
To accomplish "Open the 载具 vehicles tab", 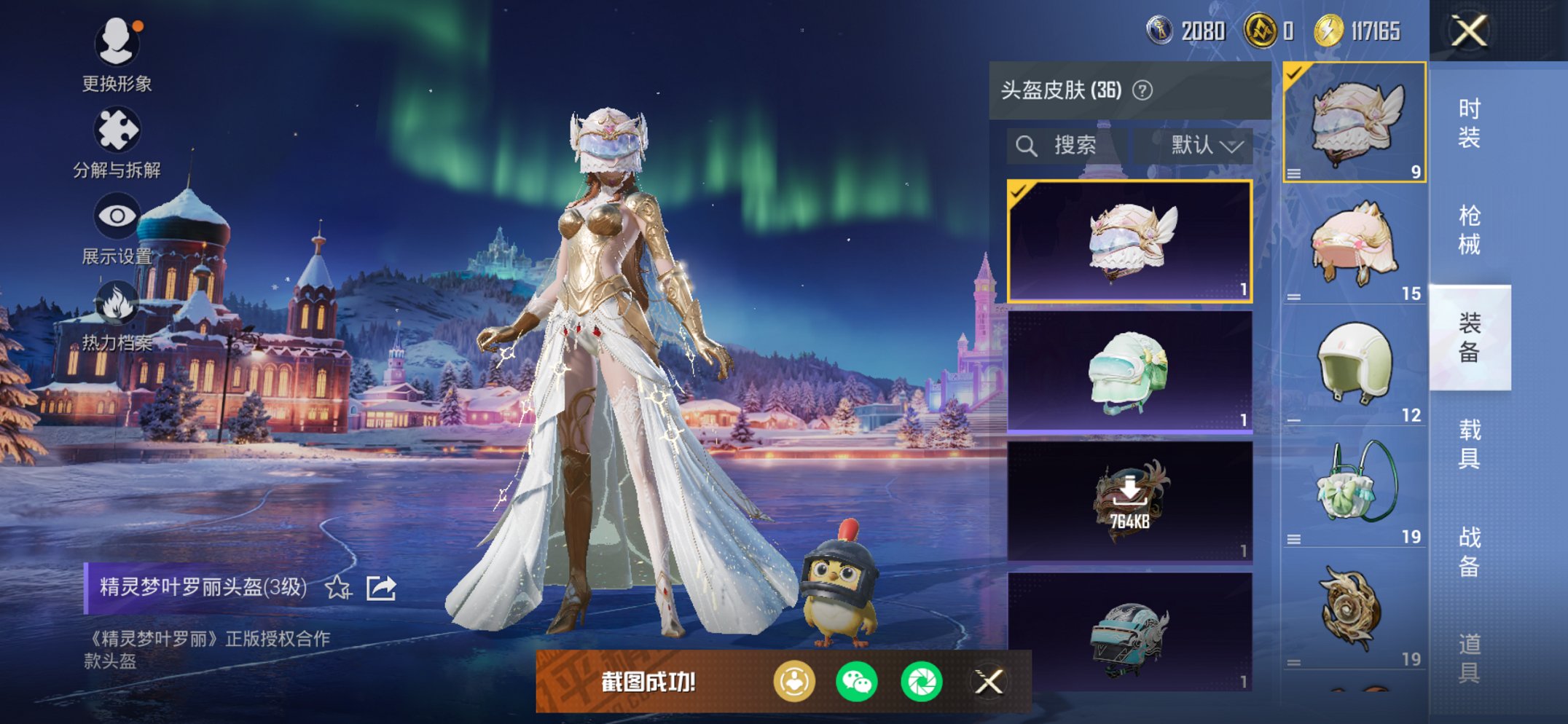I will (x=1469, y=444).
